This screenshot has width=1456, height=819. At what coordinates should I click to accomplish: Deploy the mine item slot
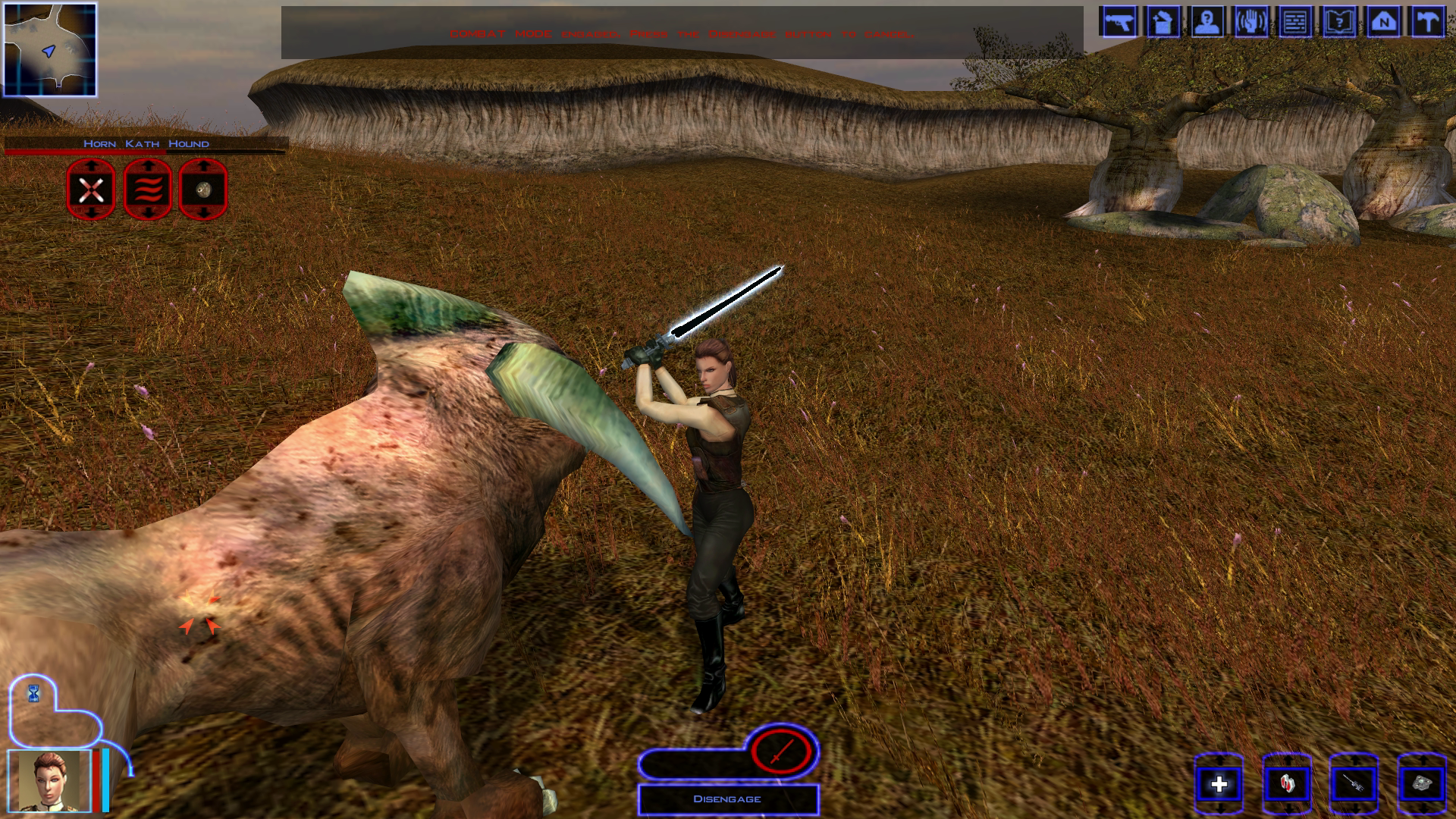click(x=1421, y=784)
